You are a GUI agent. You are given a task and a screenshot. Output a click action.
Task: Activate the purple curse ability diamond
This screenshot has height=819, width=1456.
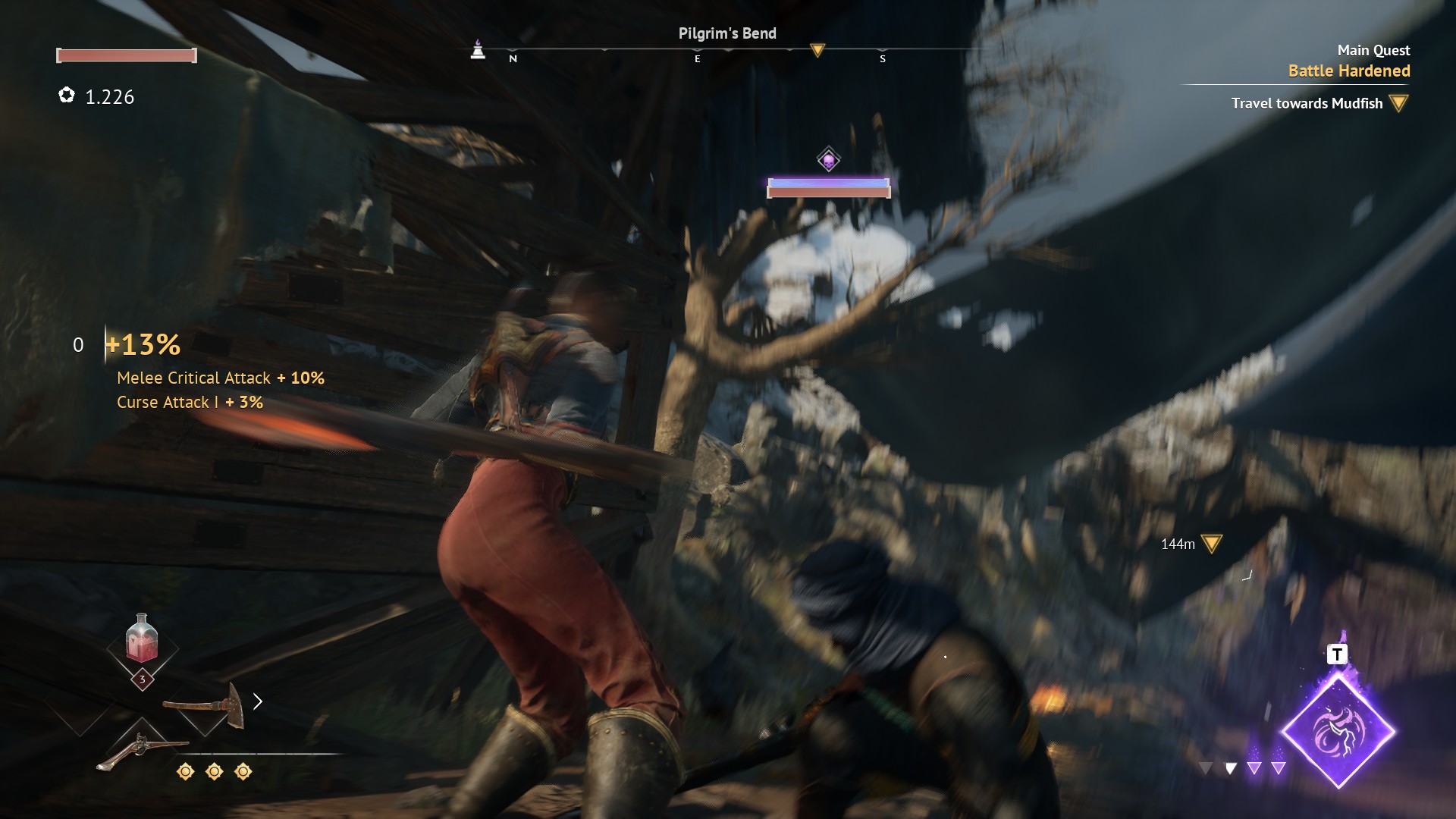[1338, 732]
